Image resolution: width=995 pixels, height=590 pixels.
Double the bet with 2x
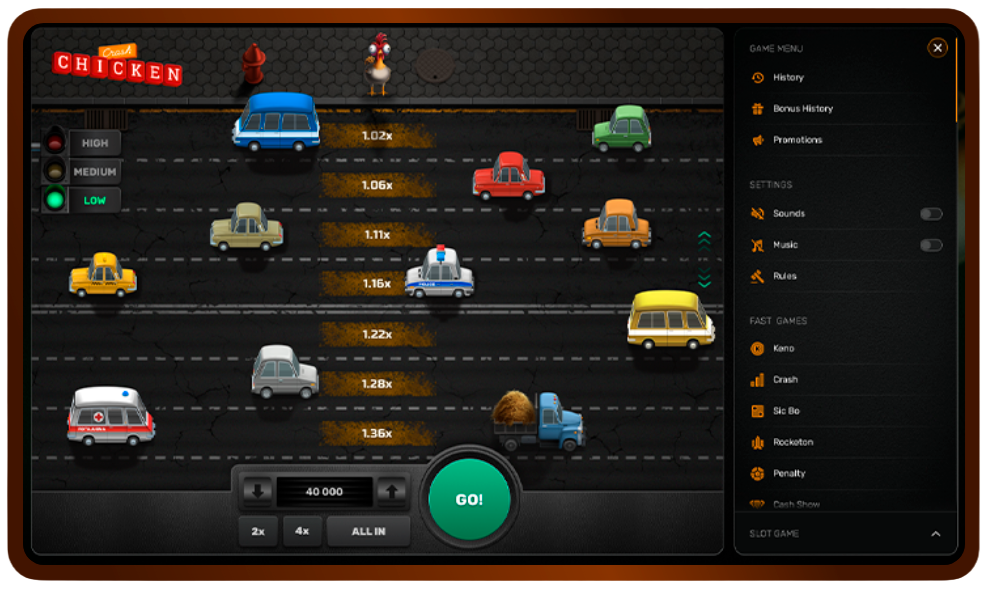pos(258,531)
